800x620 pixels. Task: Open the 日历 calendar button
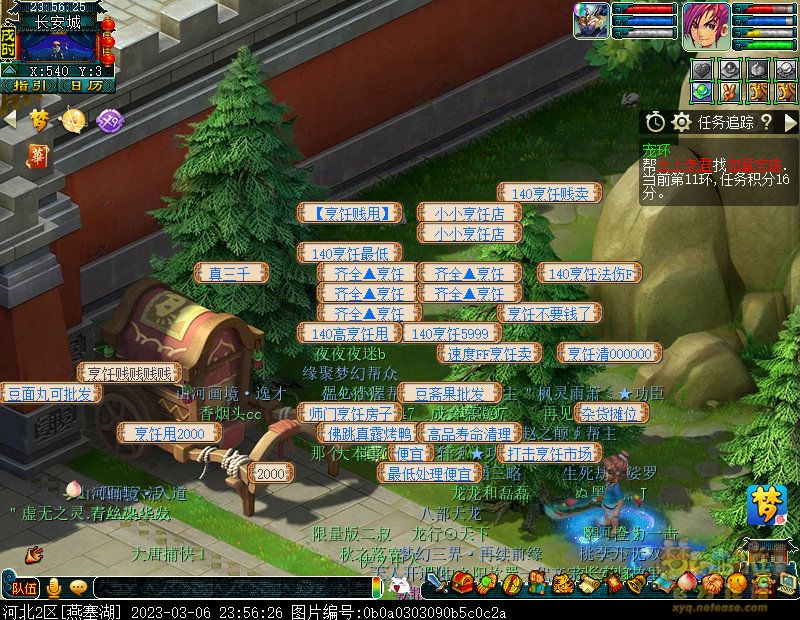[x=85, y=86]
